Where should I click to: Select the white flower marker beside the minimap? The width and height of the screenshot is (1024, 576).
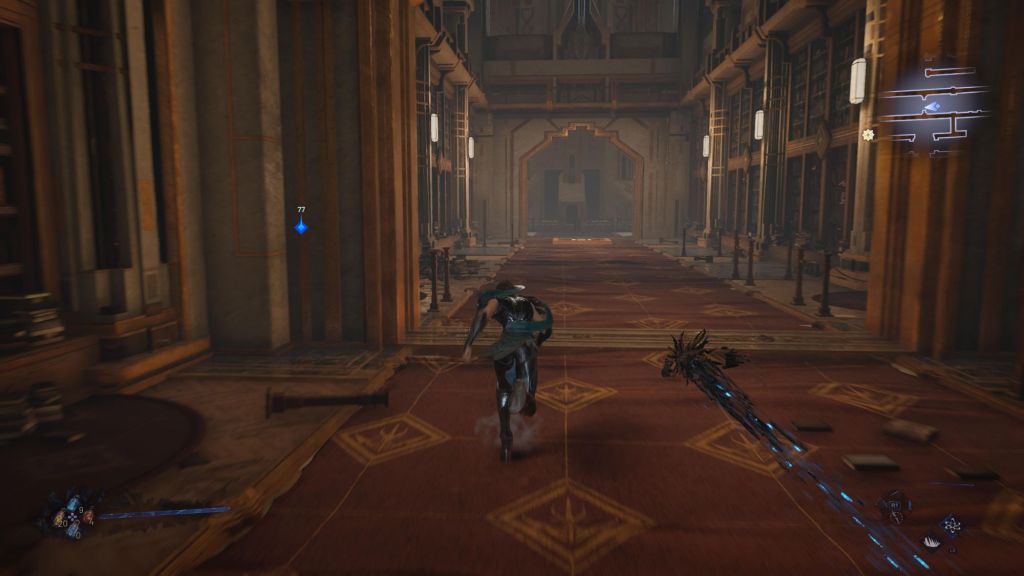[x=867, y=134]
